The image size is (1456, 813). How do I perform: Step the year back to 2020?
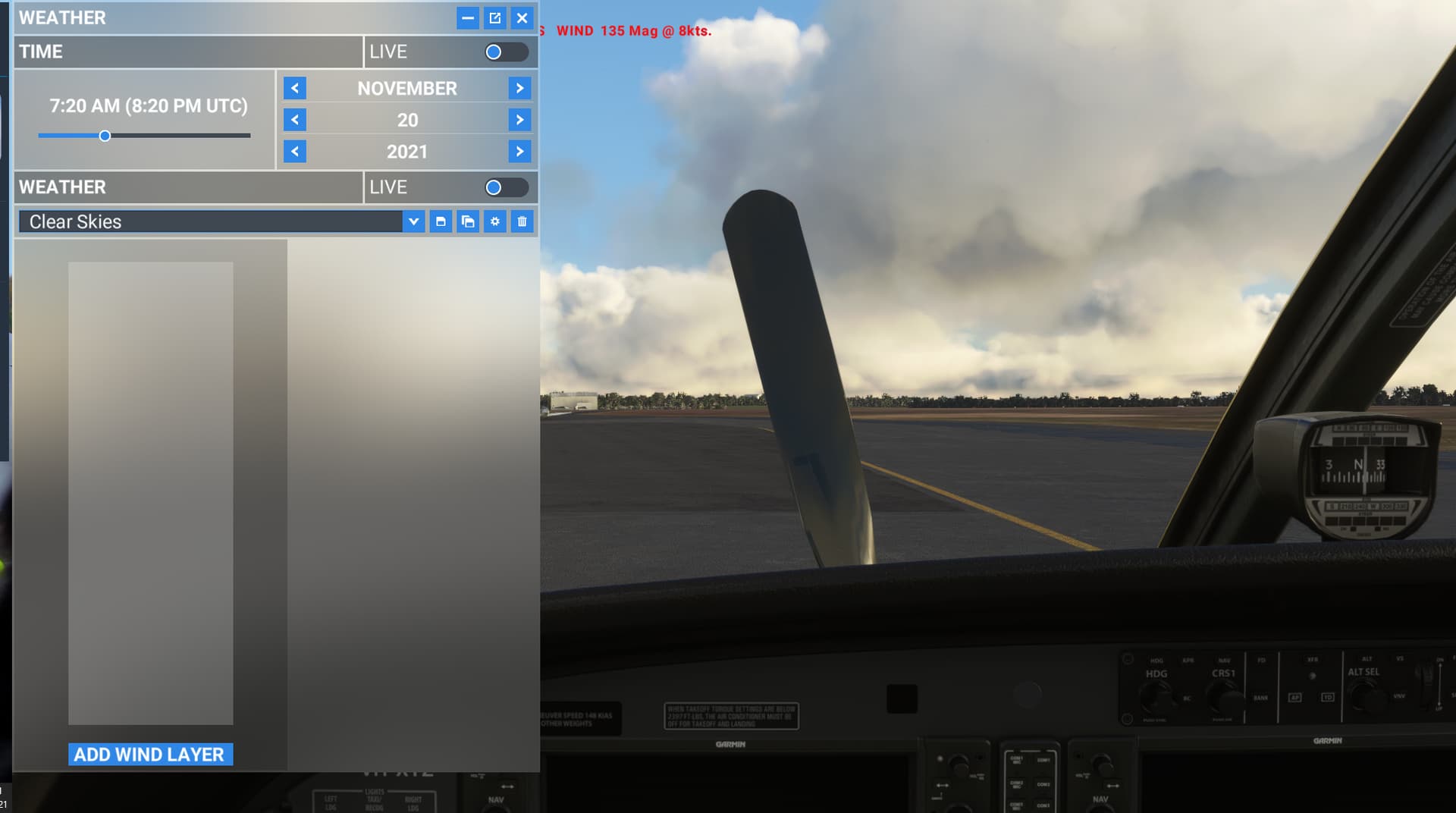pos(295,151)
